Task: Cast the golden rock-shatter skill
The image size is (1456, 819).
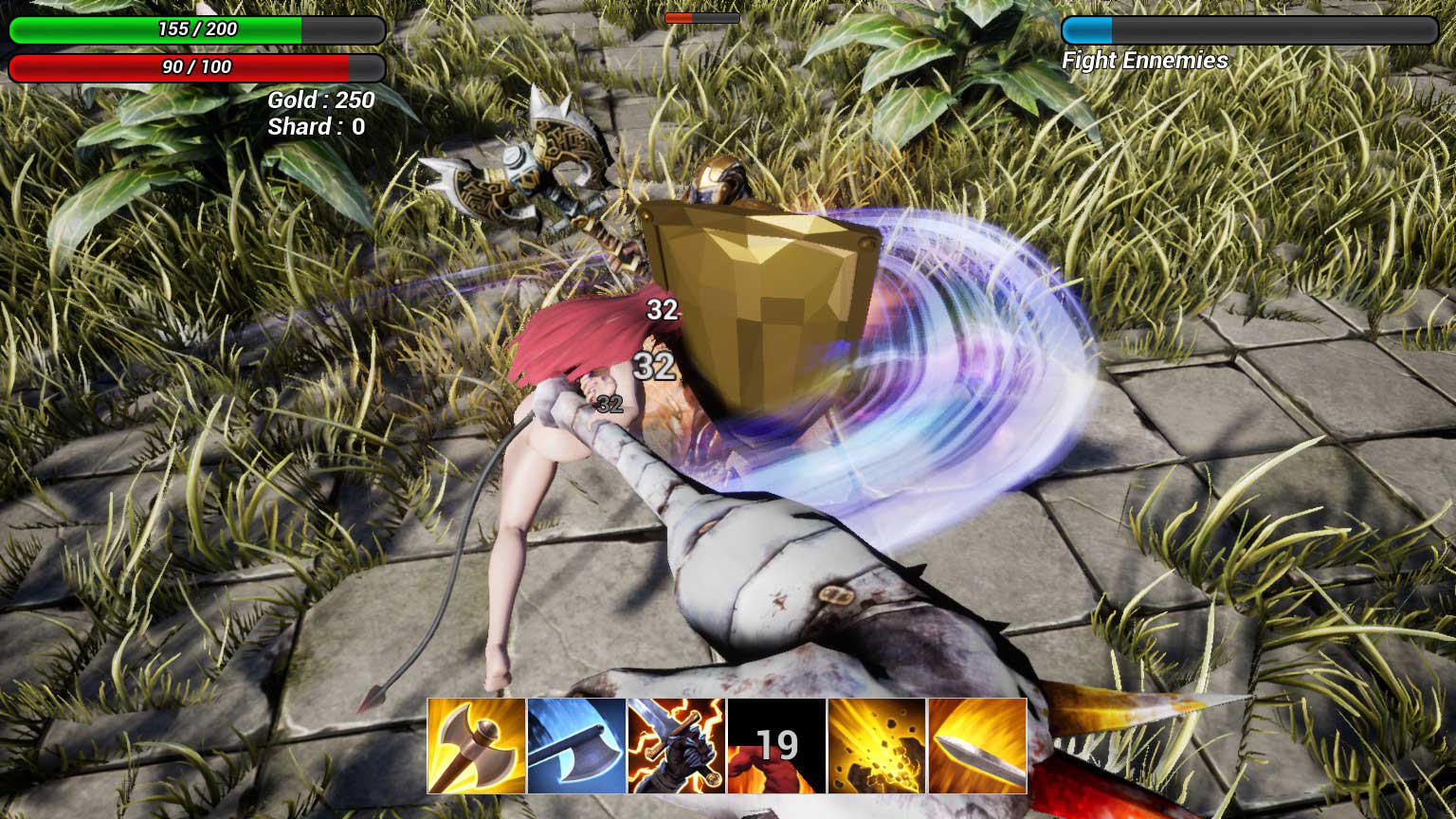Action: (877, 745)
